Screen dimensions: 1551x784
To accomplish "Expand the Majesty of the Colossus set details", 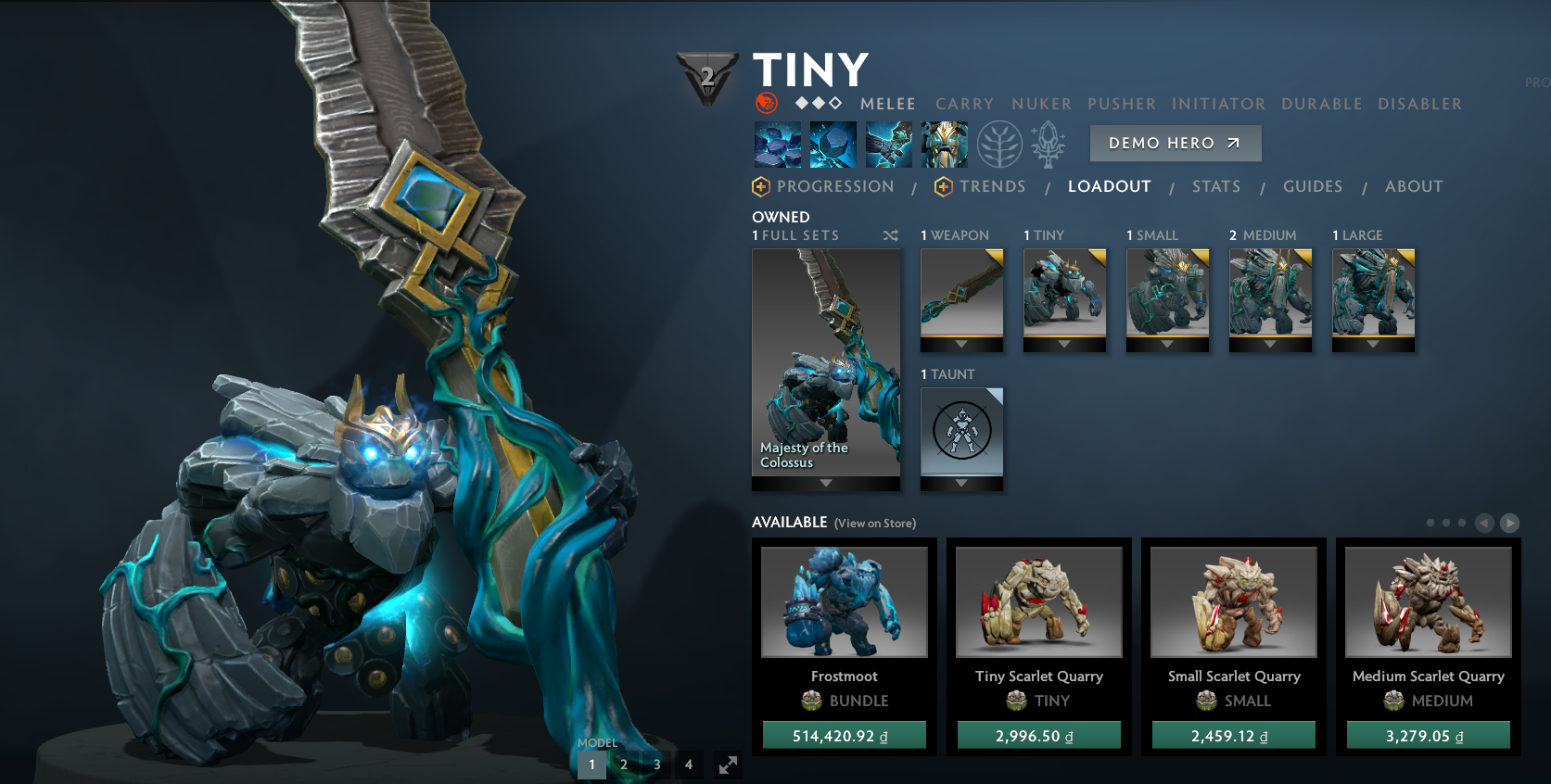I will point(825,483).
